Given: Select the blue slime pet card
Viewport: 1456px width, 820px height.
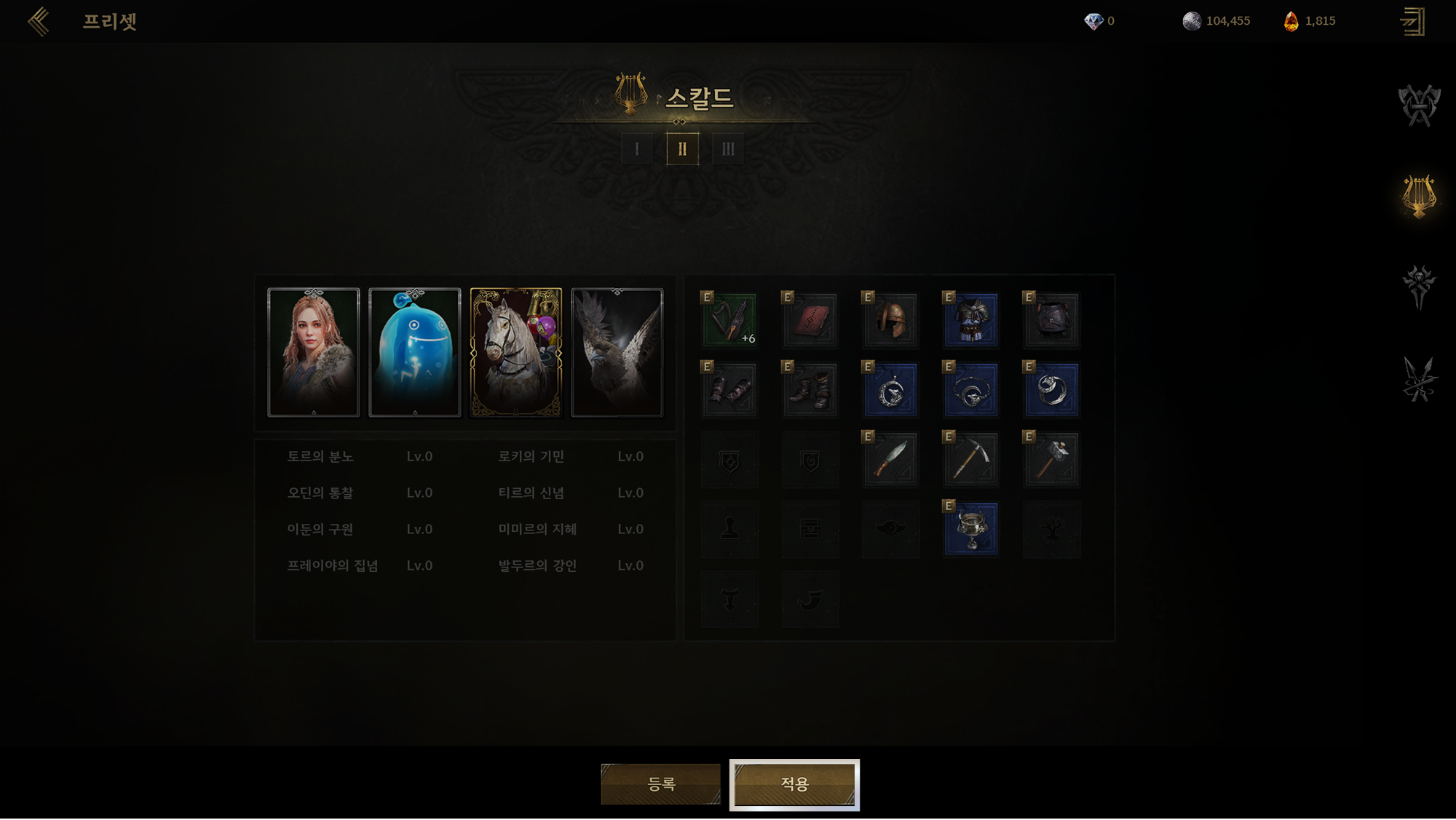Looking at the screenshot, I should point(415,352).
